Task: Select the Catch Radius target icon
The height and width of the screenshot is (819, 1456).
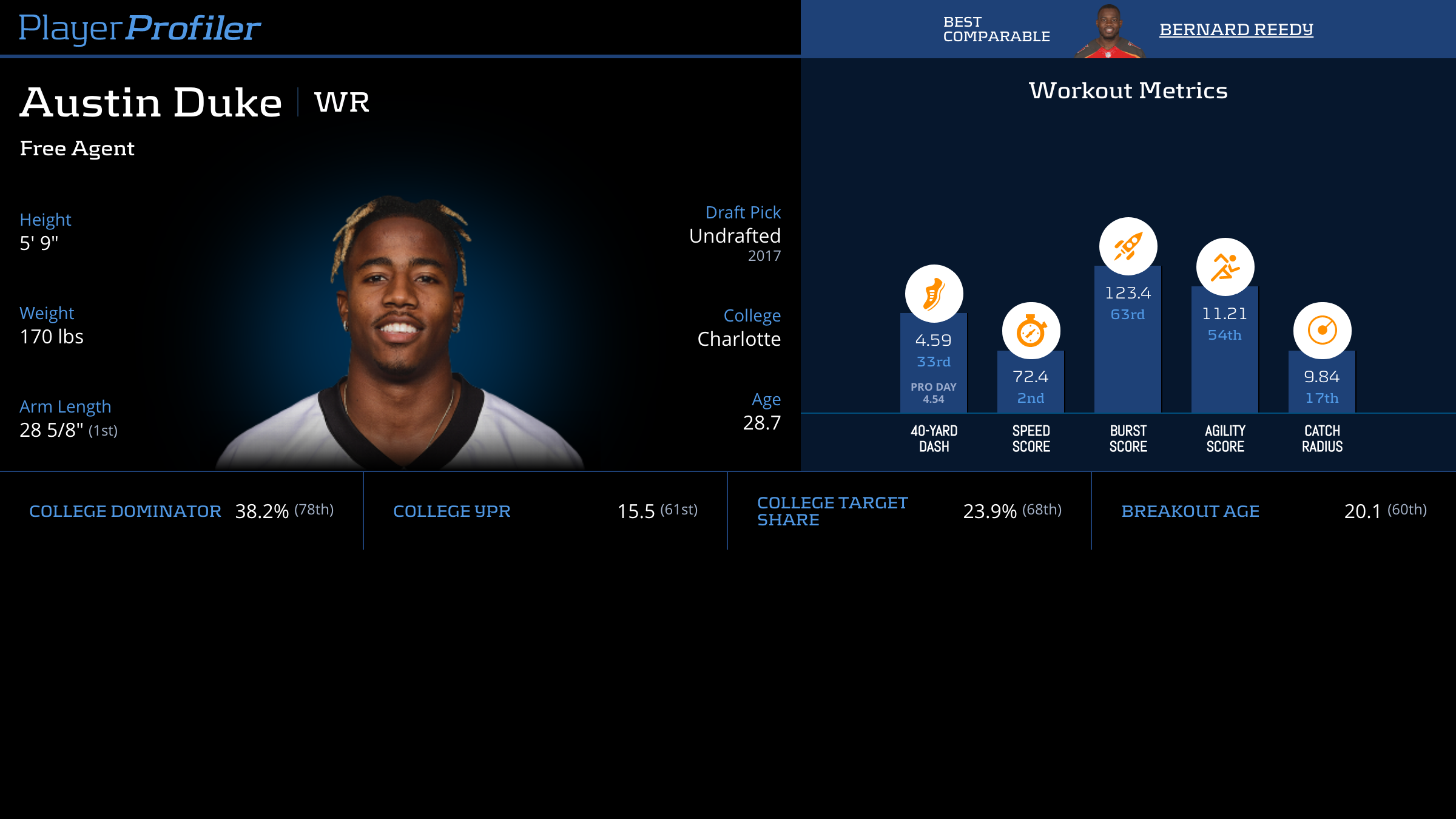Action: click(1322, 331)
